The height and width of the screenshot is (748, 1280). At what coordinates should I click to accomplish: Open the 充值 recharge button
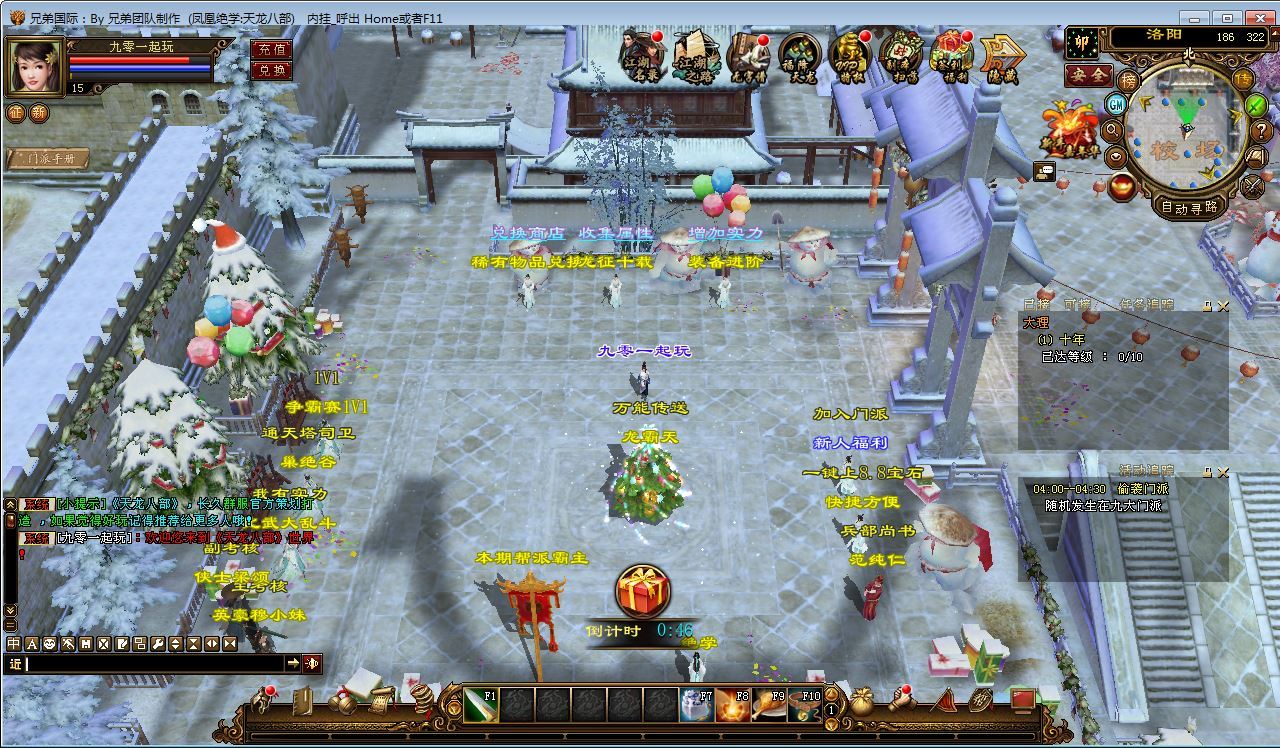pyautogui.click(x=271, y=49)
